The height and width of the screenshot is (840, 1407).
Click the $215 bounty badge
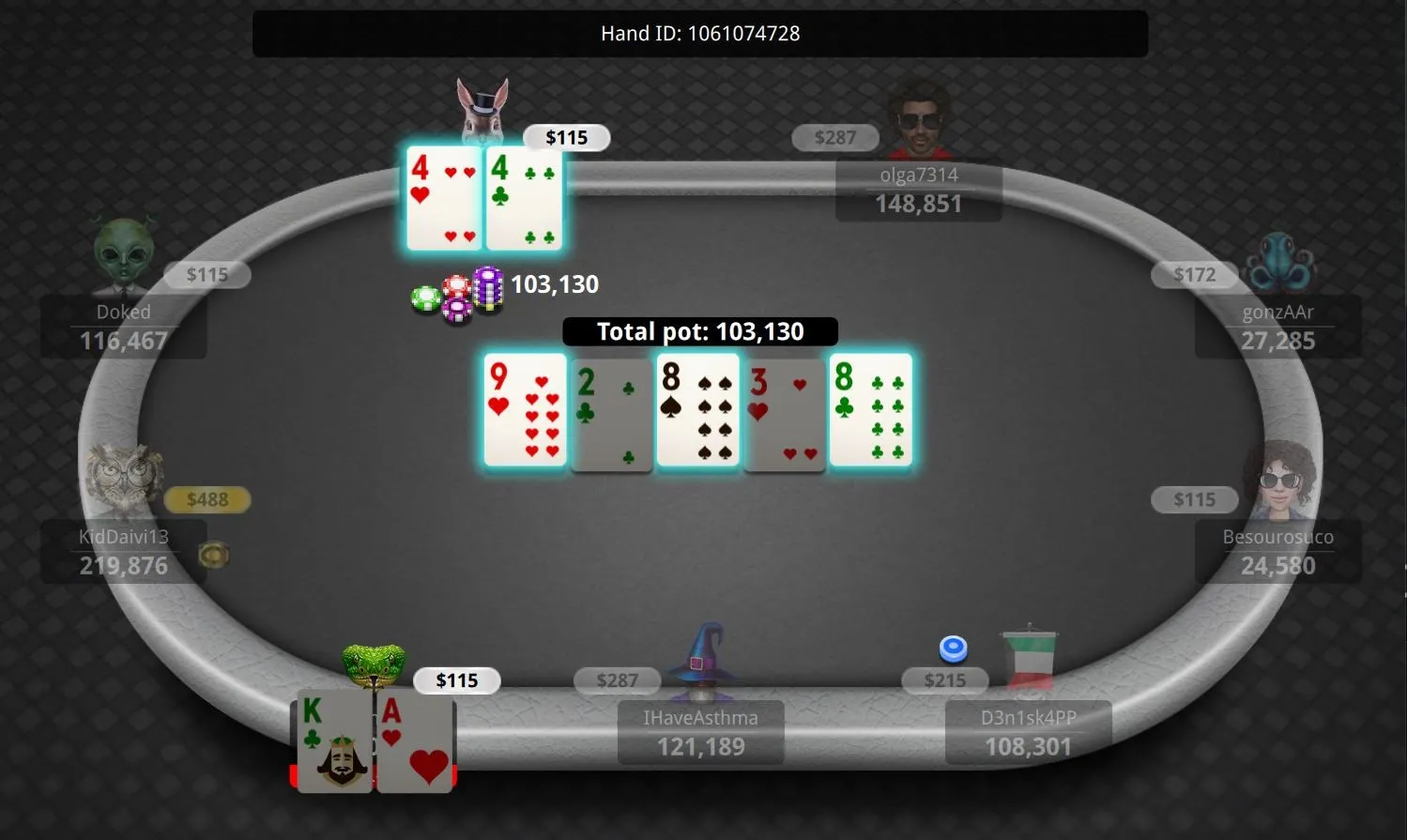tap(944, 680)
